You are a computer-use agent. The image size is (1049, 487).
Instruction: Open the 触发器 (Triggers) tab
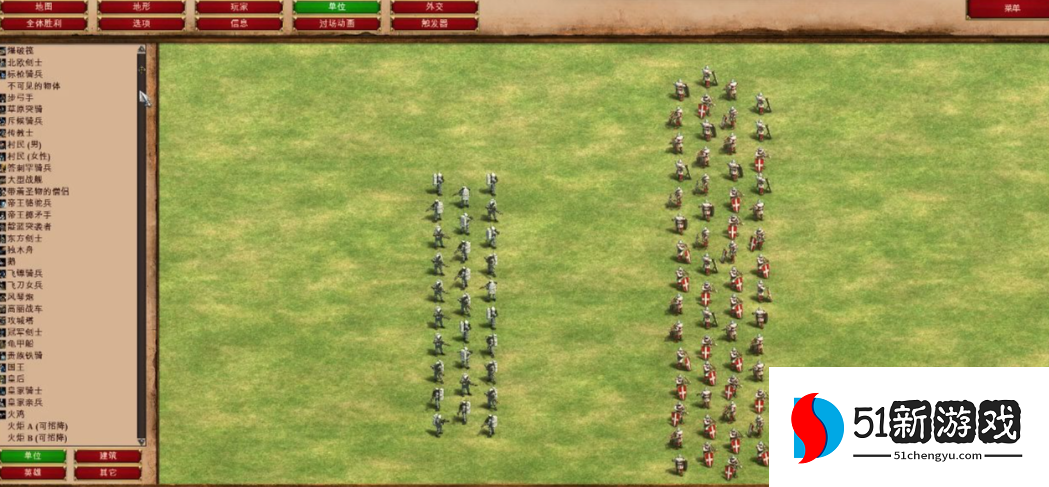point(434,23)
